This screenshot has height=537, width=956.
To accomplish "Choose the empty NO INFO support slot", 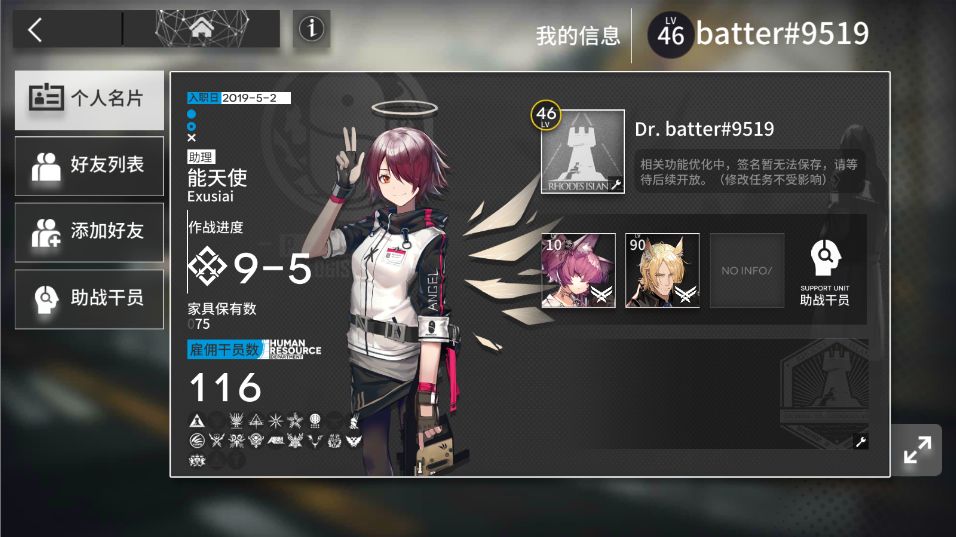I will pyautogui.click(x=747, y=270).
